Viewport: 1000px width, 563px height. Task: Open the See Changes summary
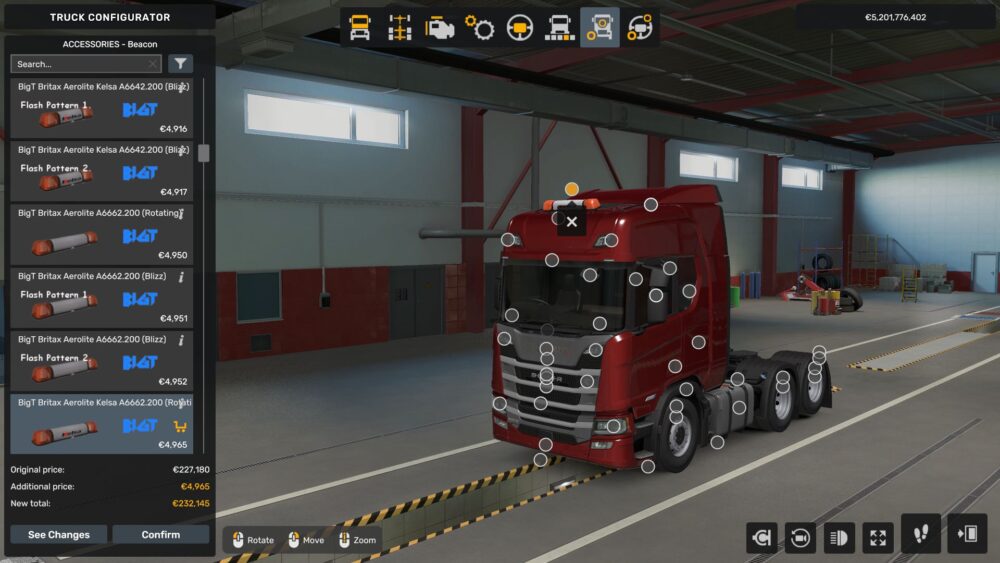(x=58, y=535)
